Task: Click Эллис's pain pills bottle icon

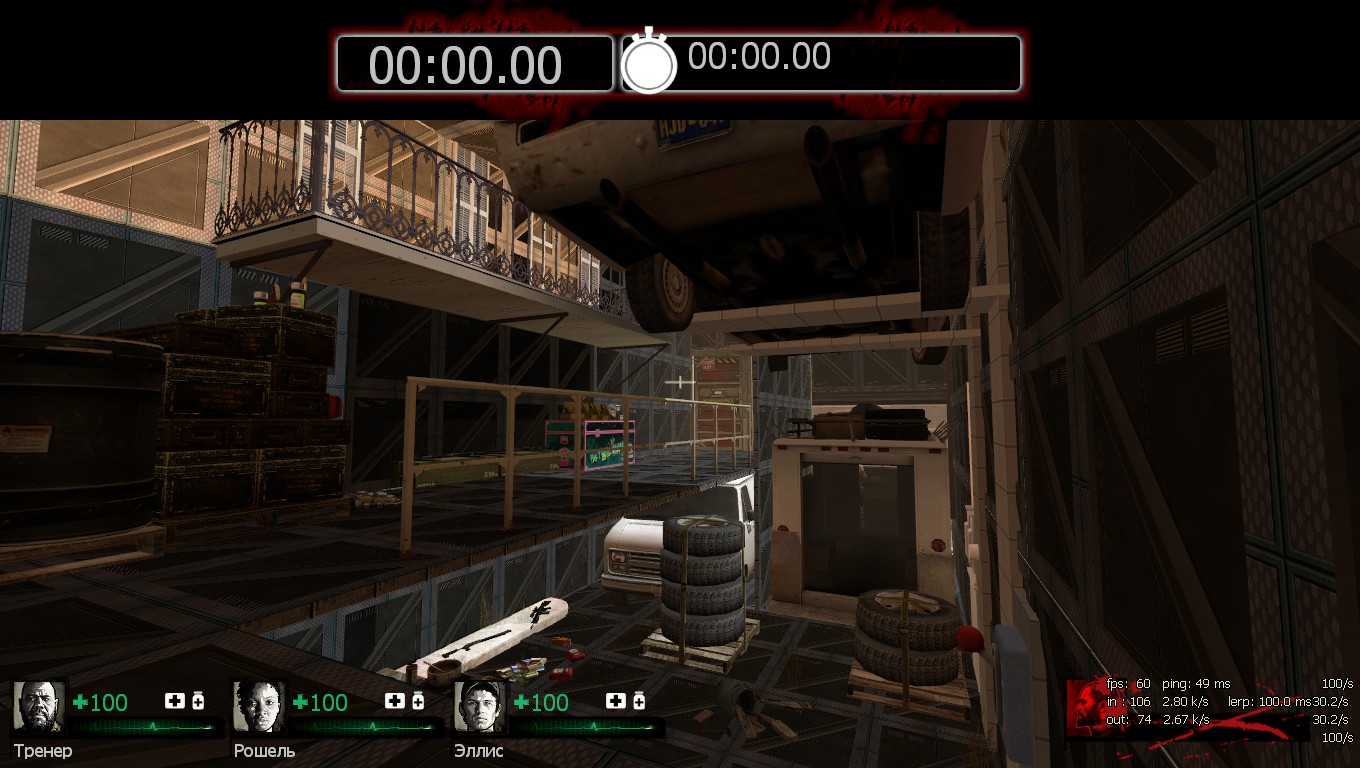Action: tap(639, 701)
